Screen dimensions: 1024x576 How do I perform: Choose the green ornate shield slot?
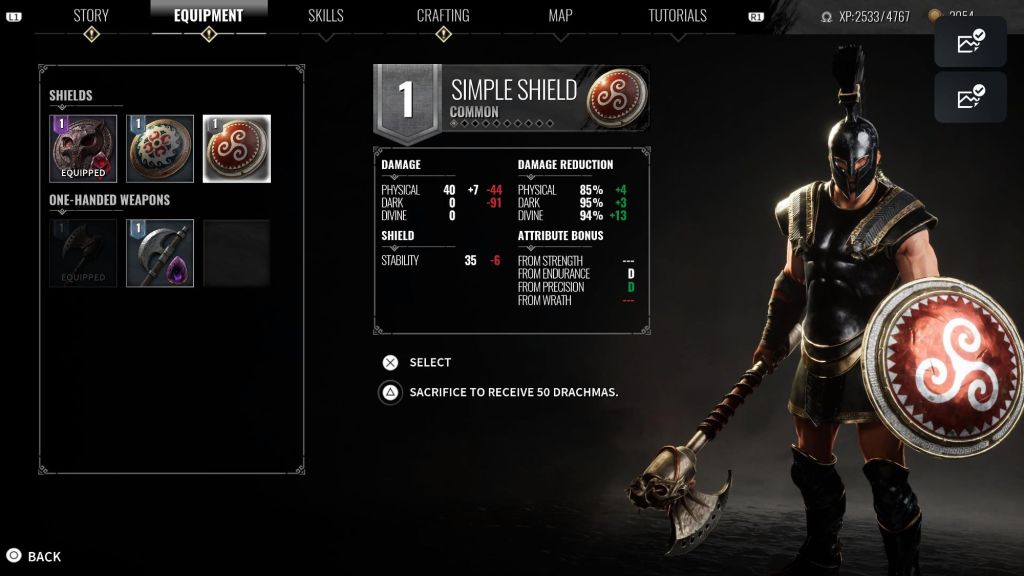pos(160,149)
